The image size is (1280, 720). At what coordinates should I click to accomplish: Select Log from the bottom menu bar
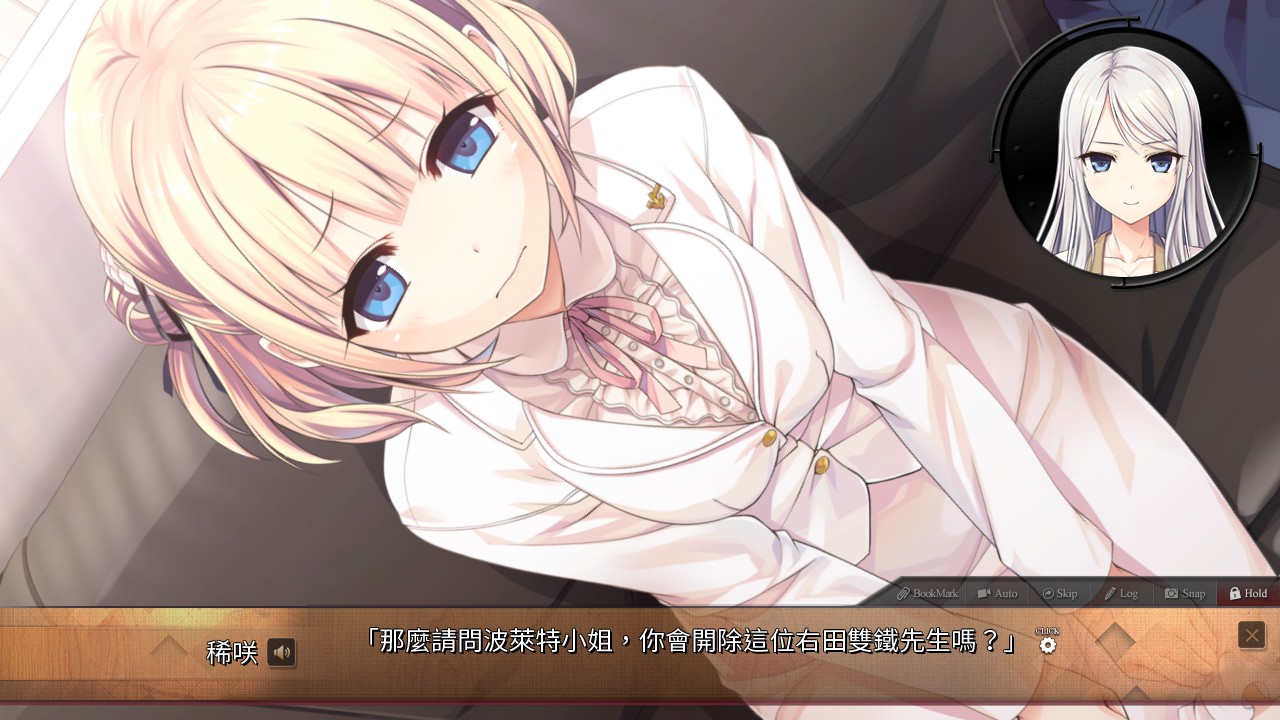coord(1121,593)
